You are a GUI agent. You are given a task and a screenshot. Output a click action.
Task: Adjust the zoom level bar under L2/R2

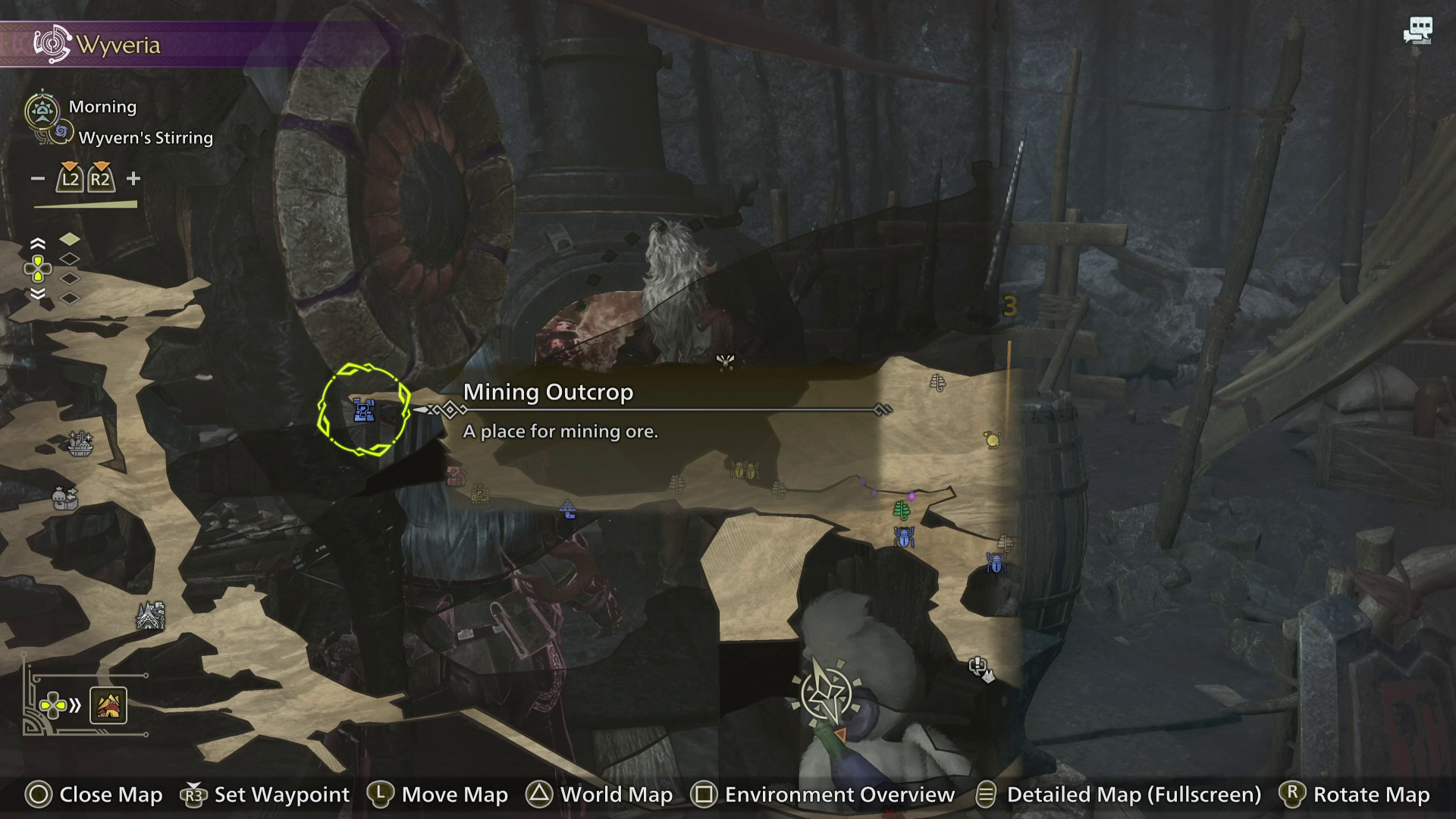click(85, 205)
